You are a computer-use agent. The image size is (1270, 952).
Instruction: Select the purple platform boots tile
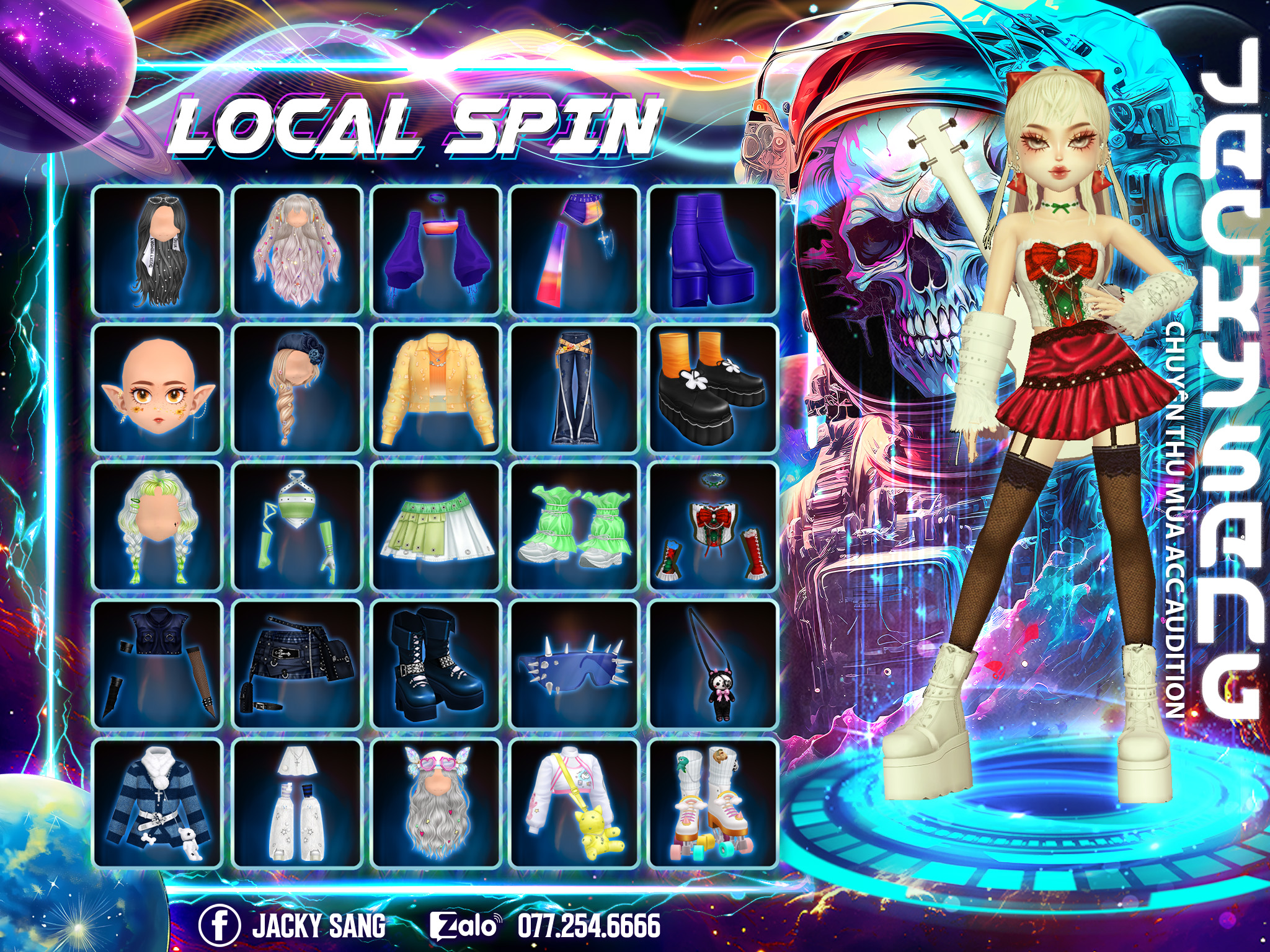point(713,250)
